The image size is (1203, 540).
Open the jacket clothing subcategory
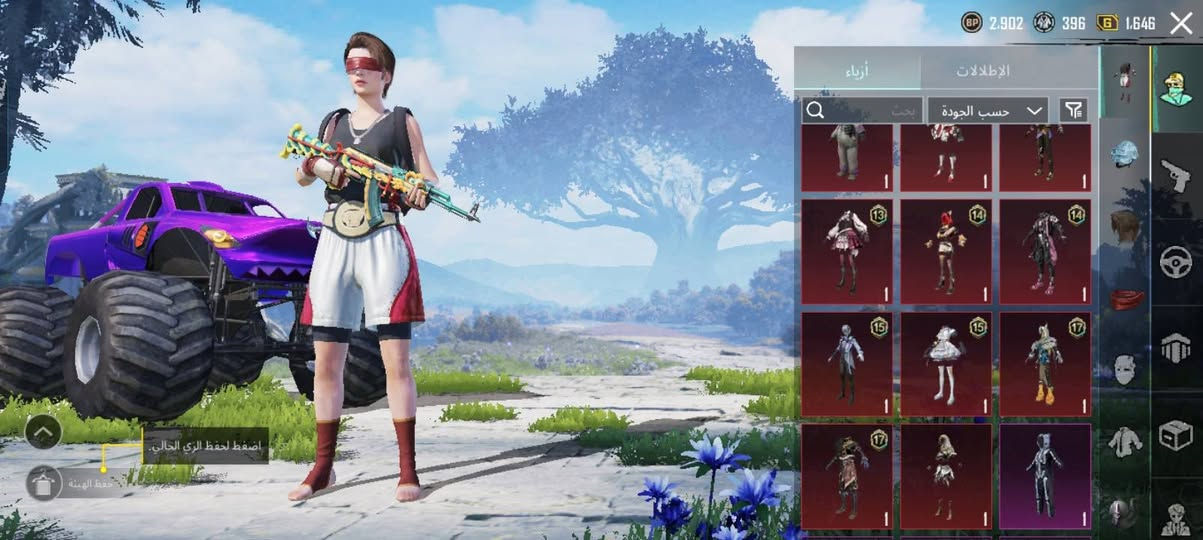[x=1126, y=441]
